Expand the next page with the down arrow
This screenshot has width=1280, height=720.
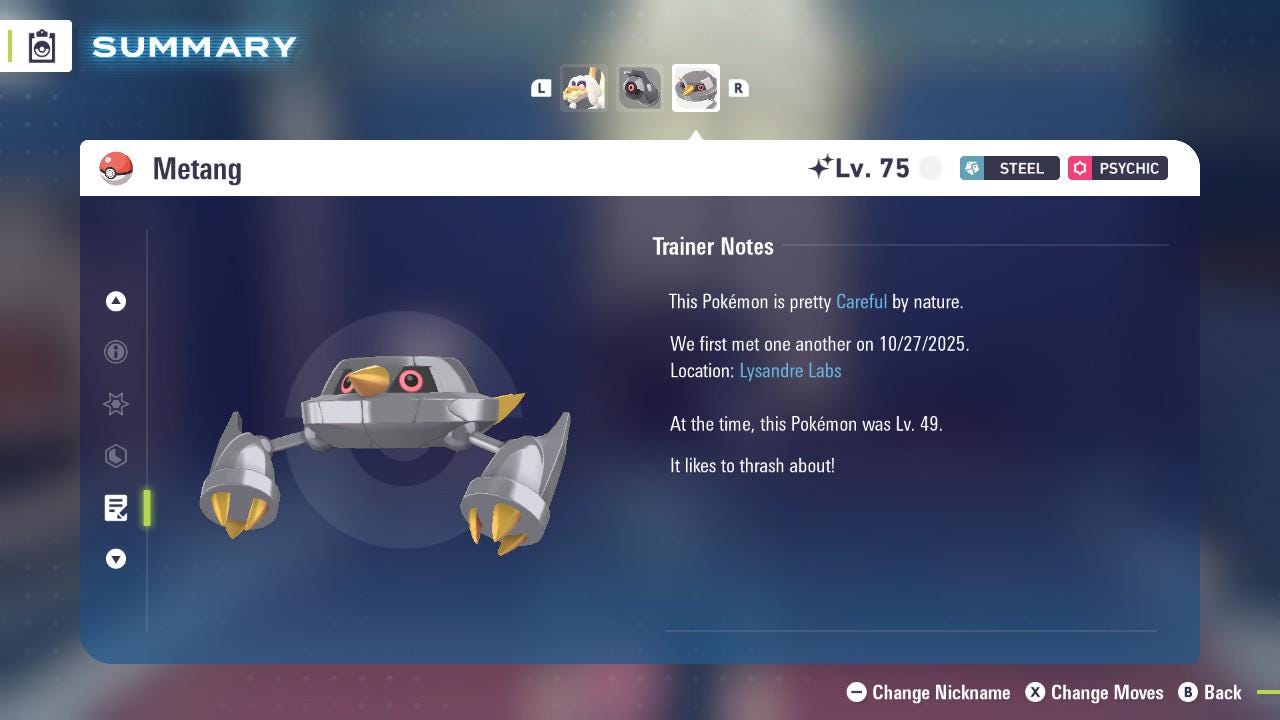(116, 559)
